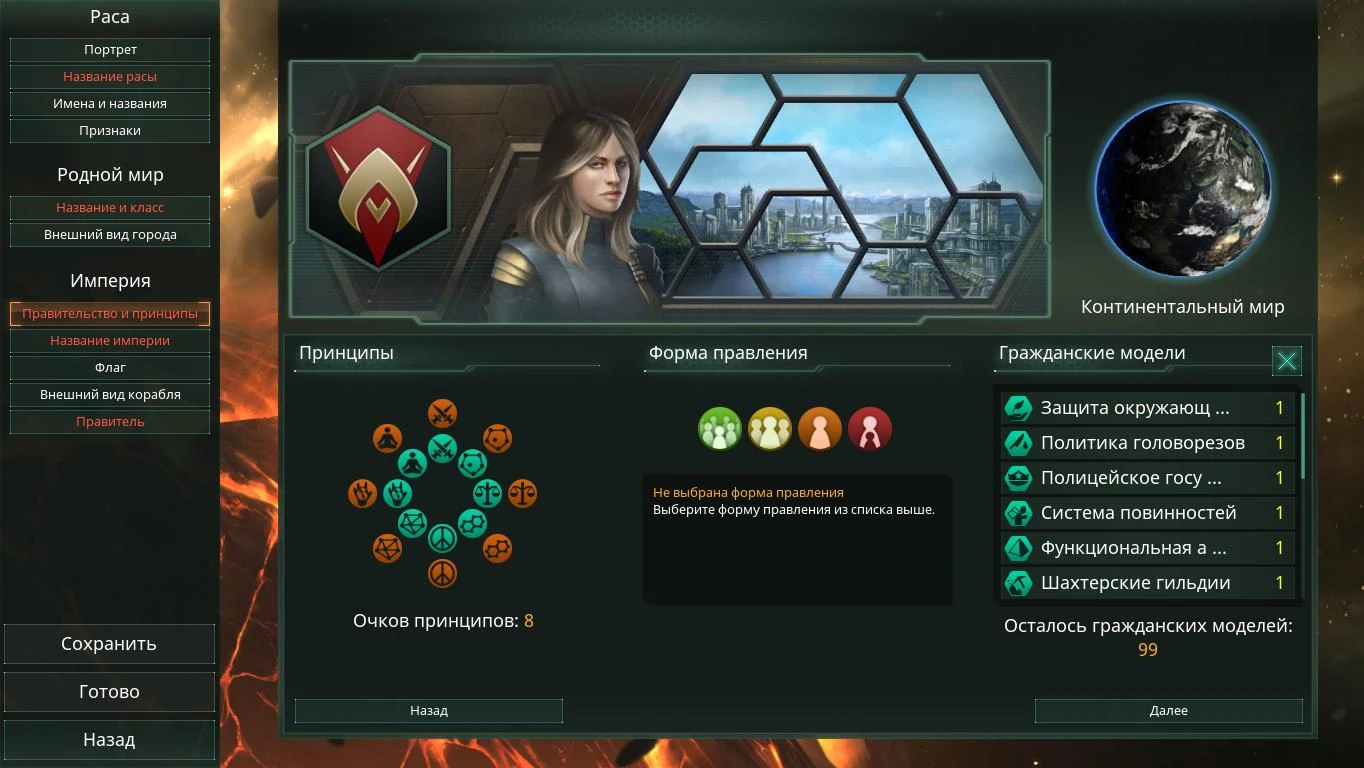Image resolution: width=1364 pixels, height=768 pixels.
Task: Select the green Democratic authority icon
Action: [720, 428]
